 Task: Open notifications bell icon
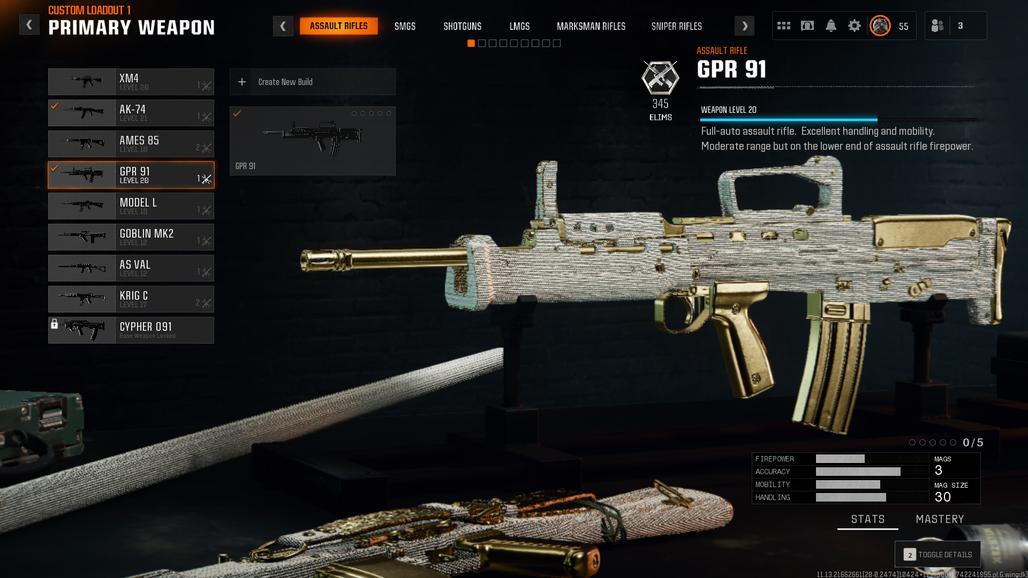pos(831,26)
